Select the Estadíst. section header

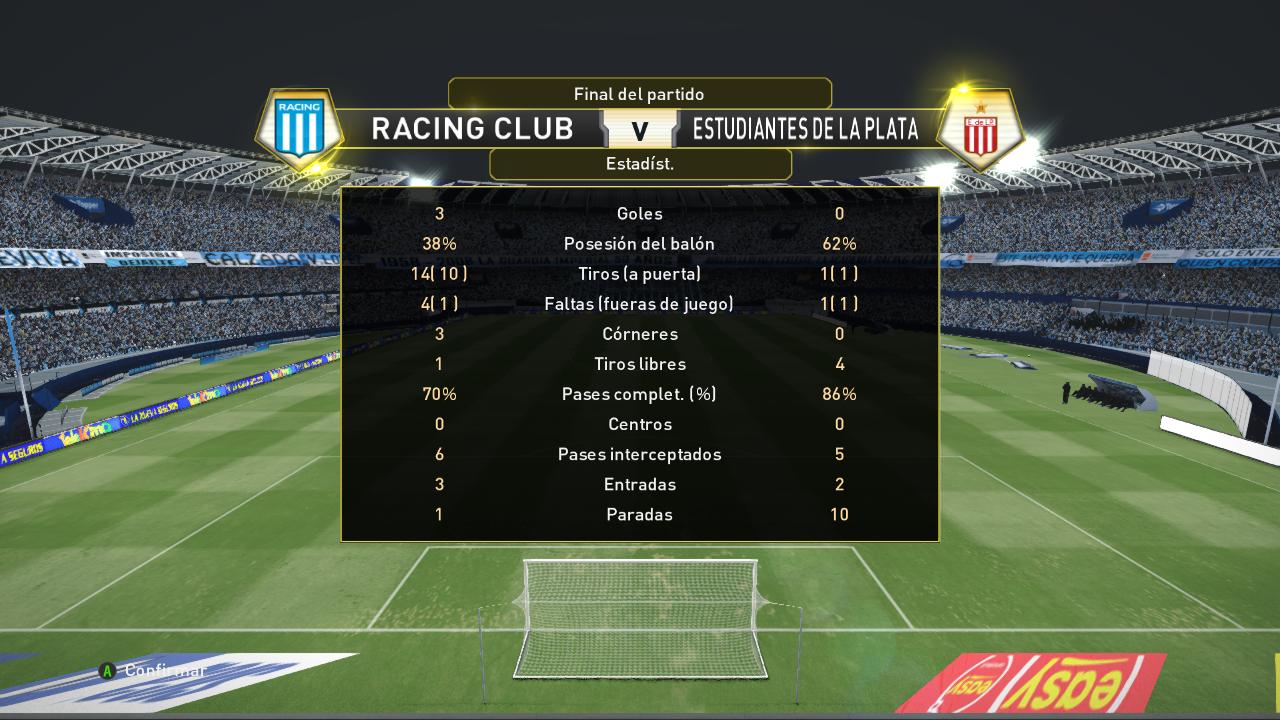[640, 164]
